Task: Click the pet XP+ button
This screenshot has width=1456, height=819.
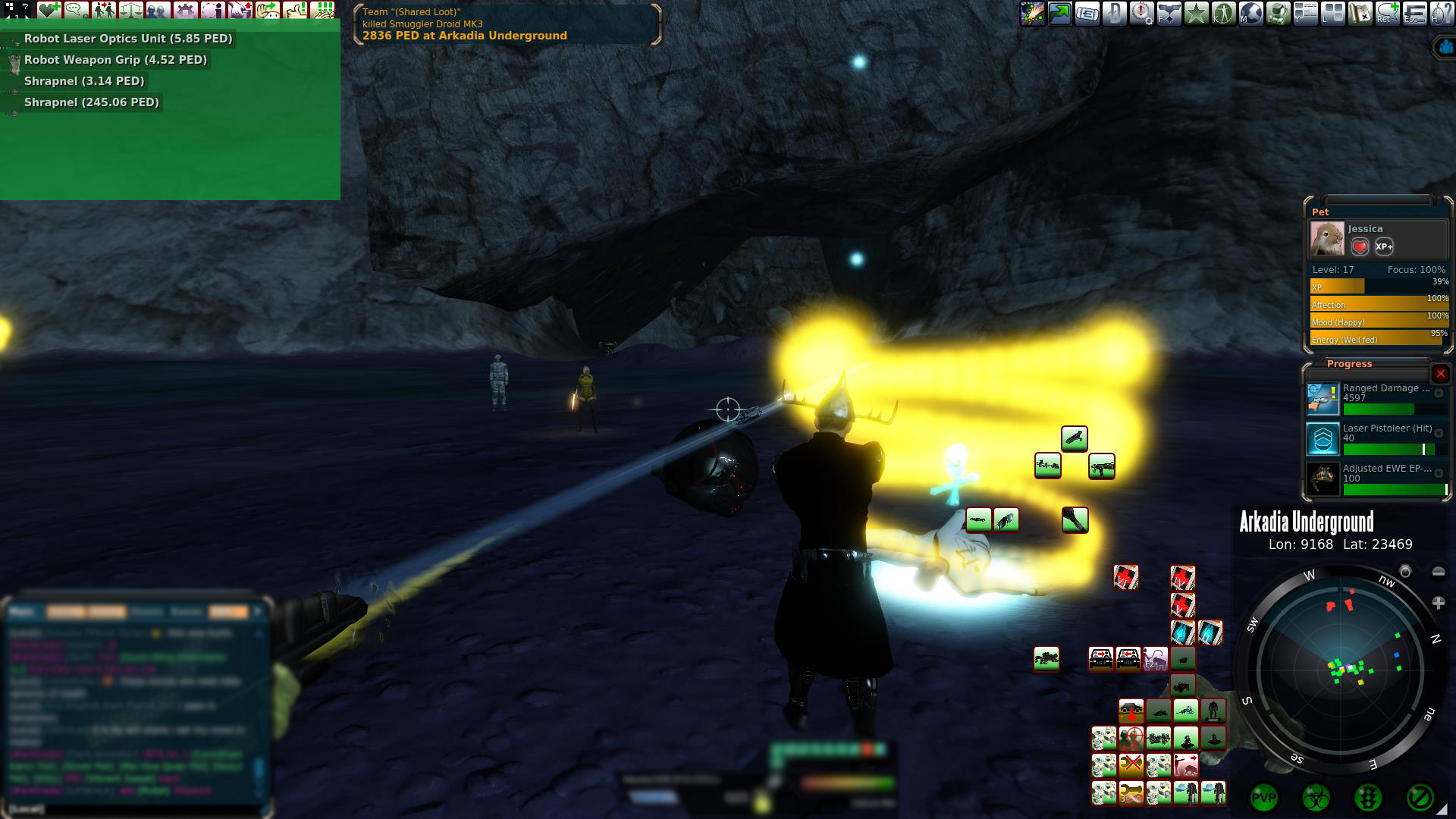Action: 1384,246
